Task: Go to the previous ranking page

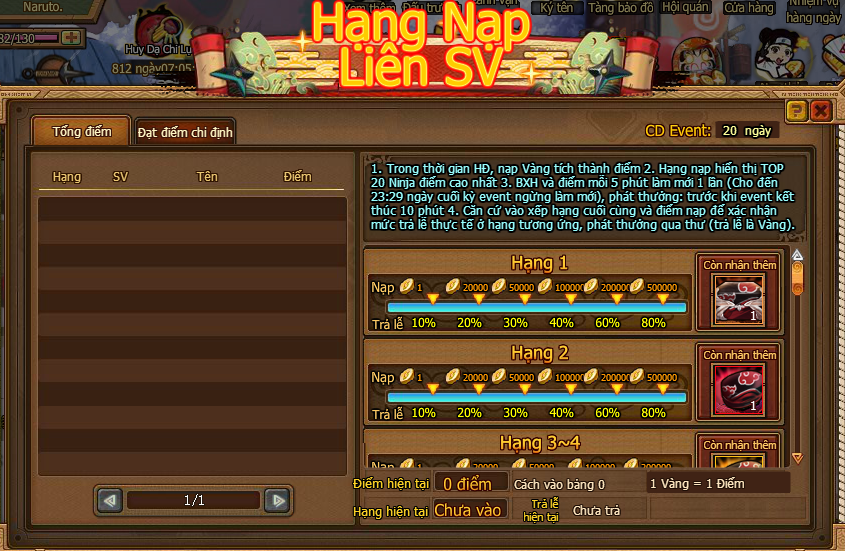Action: 110,500
